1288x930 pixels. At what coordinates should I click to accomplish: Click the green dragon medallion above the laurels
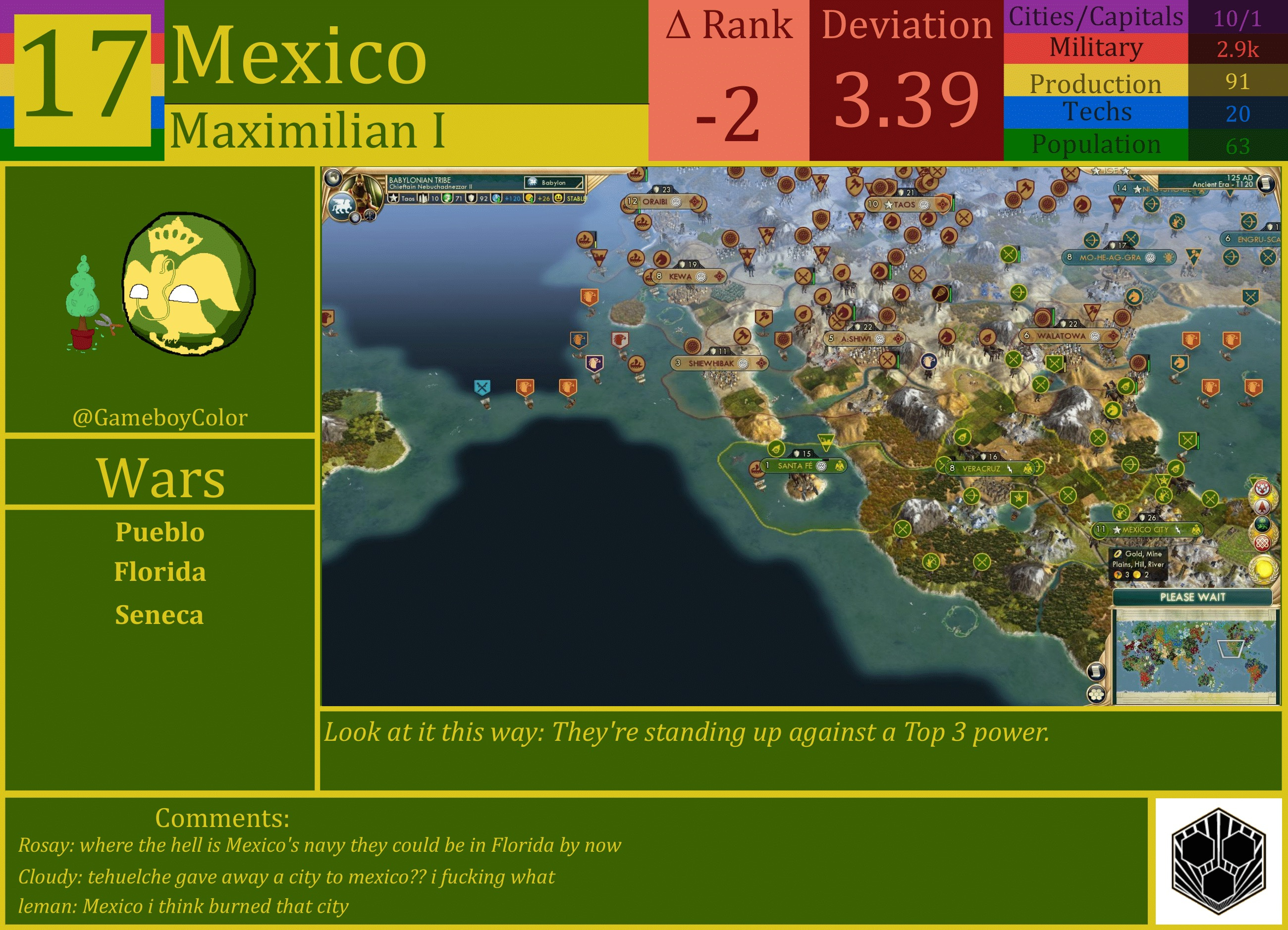(x=1263, y=523)
